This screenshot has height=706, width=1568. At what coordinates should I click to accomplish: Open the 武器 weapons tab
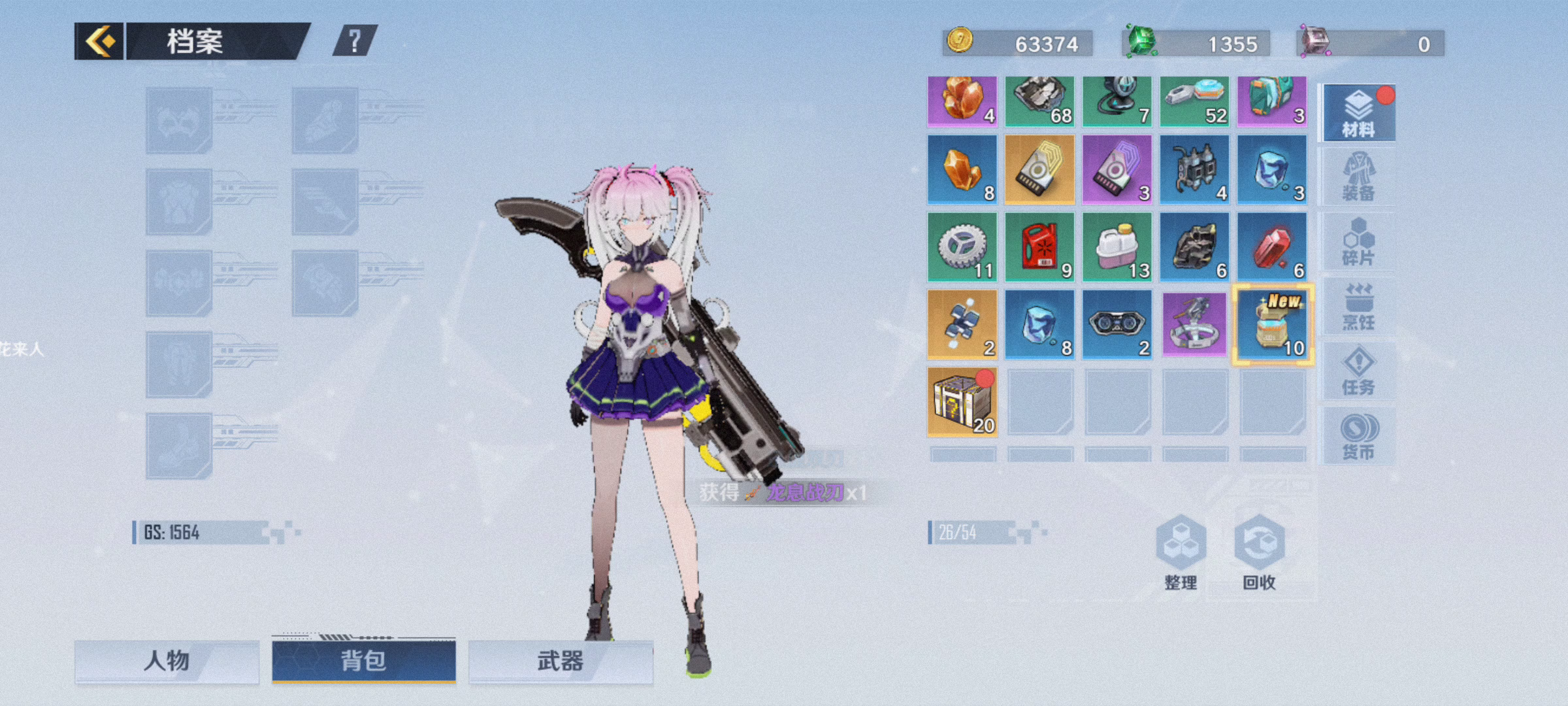[x=561, y=661]
